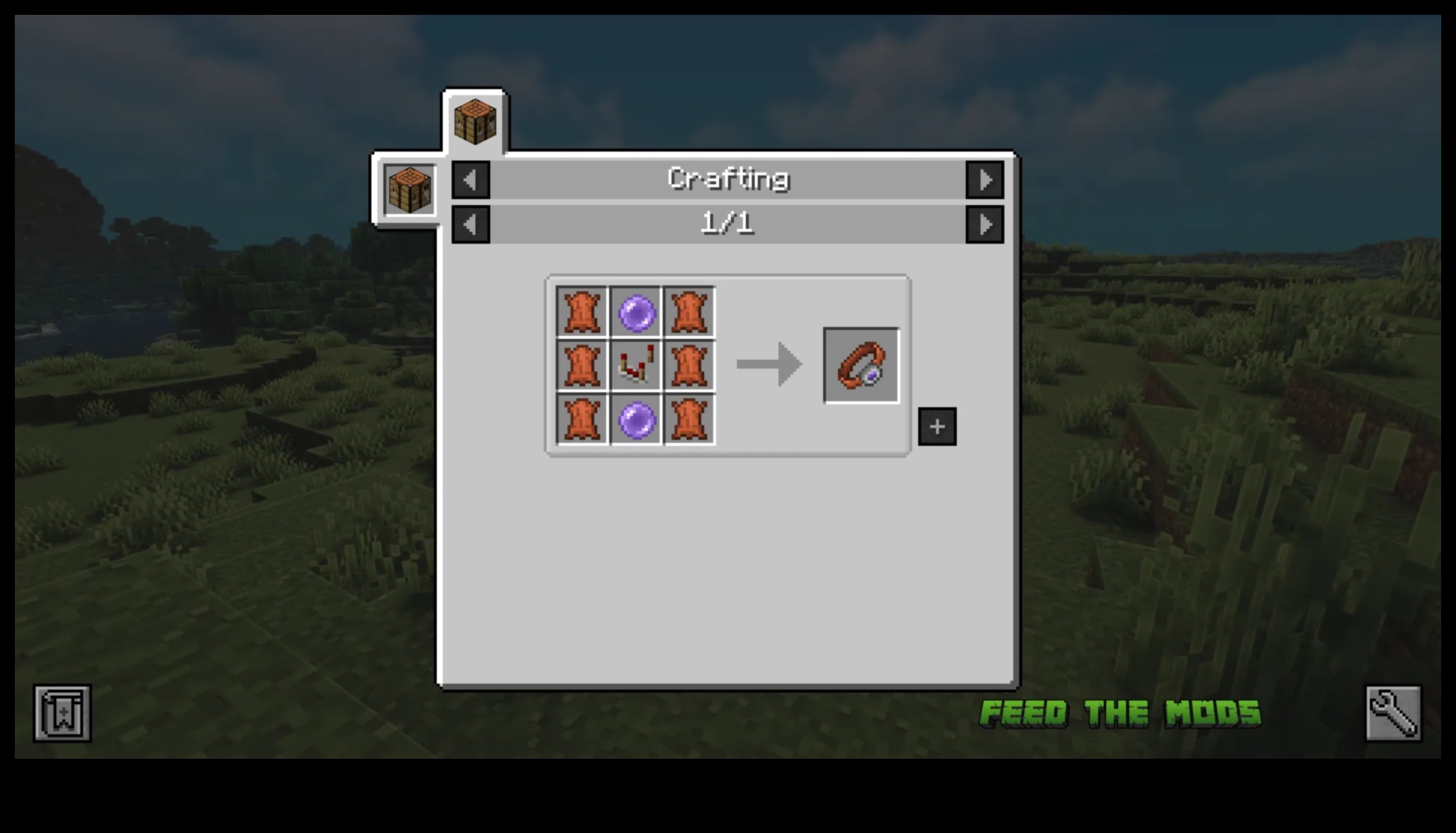Screen dimensions: 1456x833
Task: Open the bookmarks button with the book icon
Action: point(62,713)
